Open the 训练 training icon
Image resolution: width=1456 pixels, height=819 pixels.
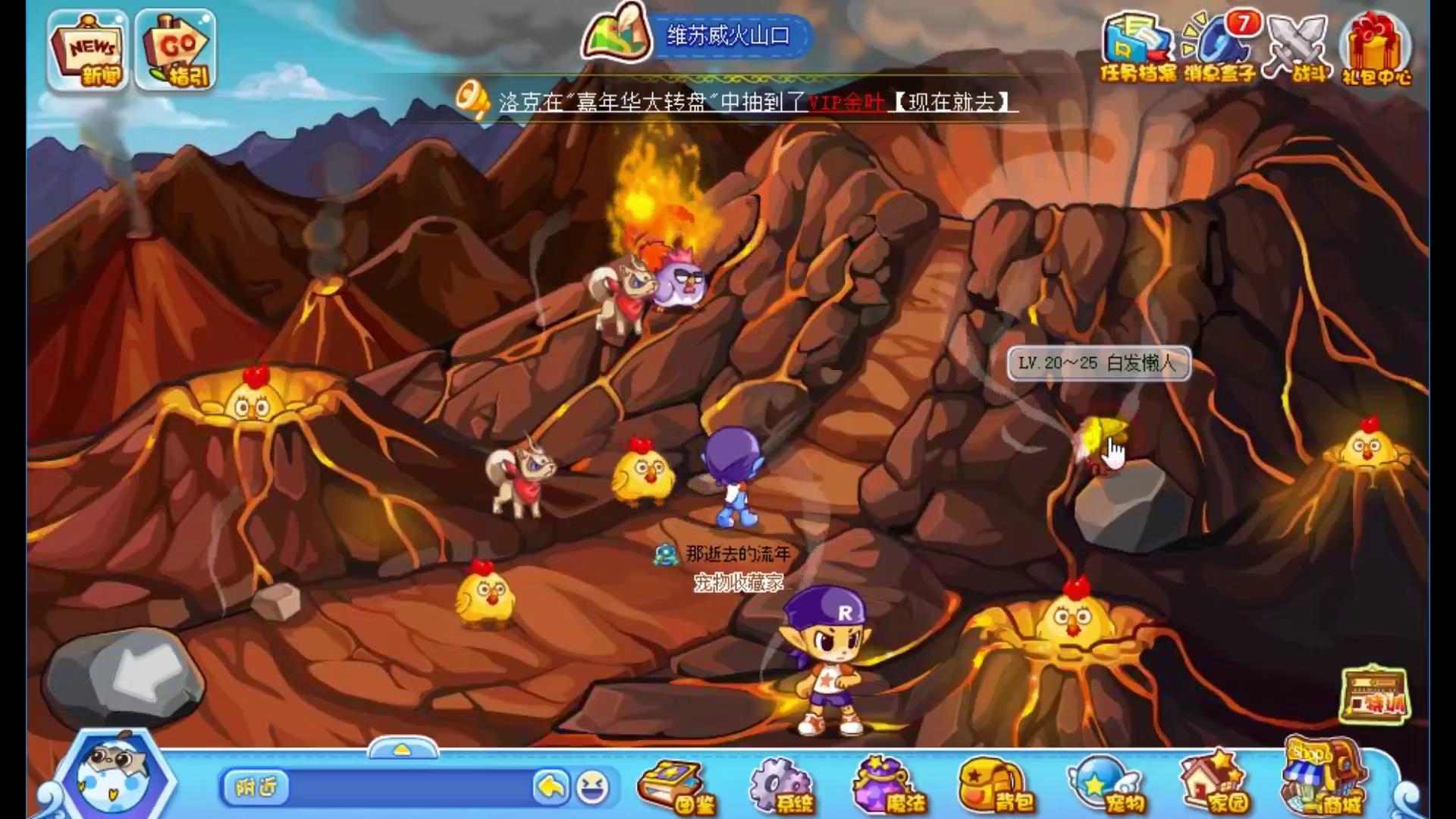pyautogui.click(x=1374, y=694)
